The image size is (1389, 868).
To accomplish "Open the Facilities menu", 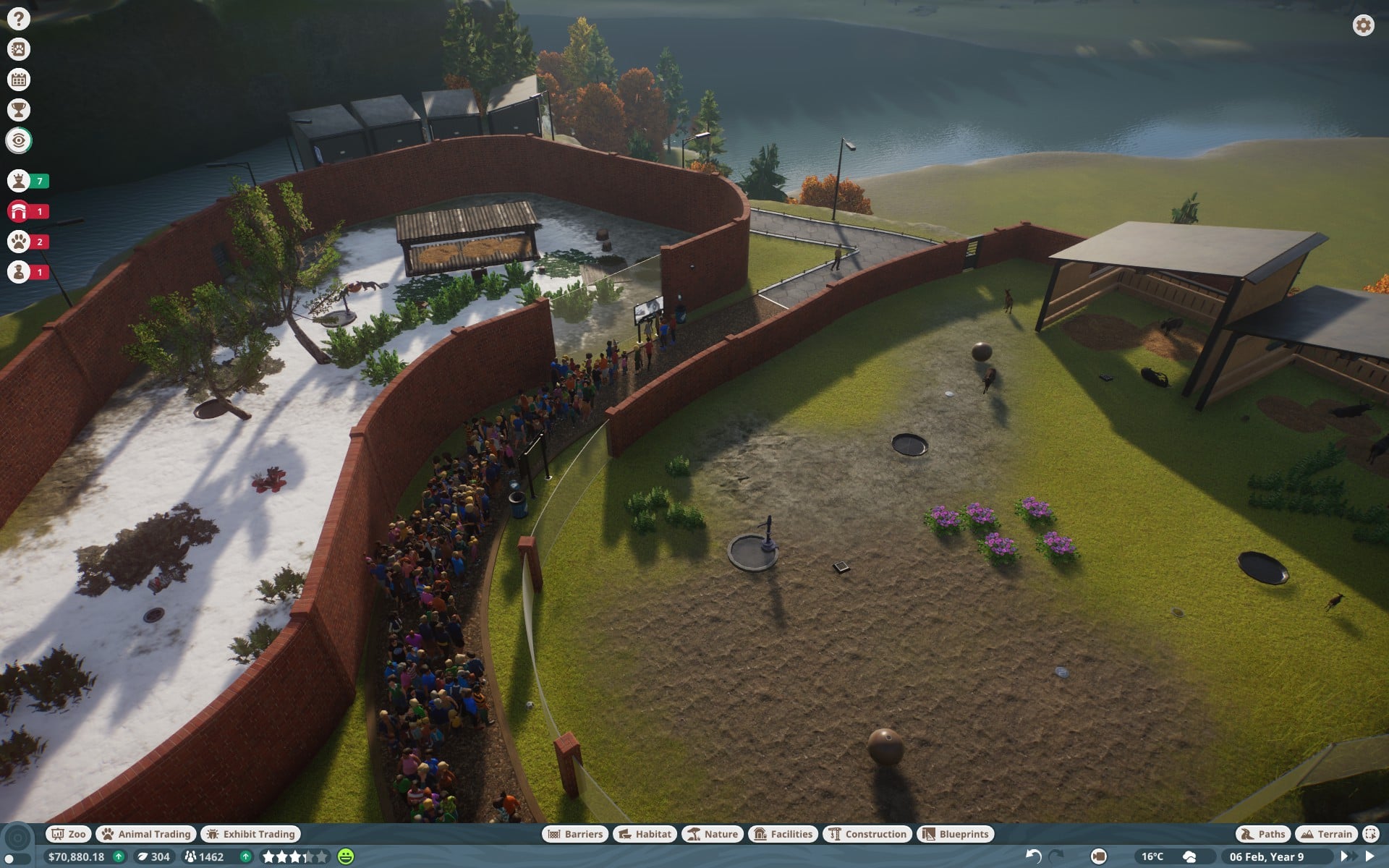I will [x=783, y=834].
